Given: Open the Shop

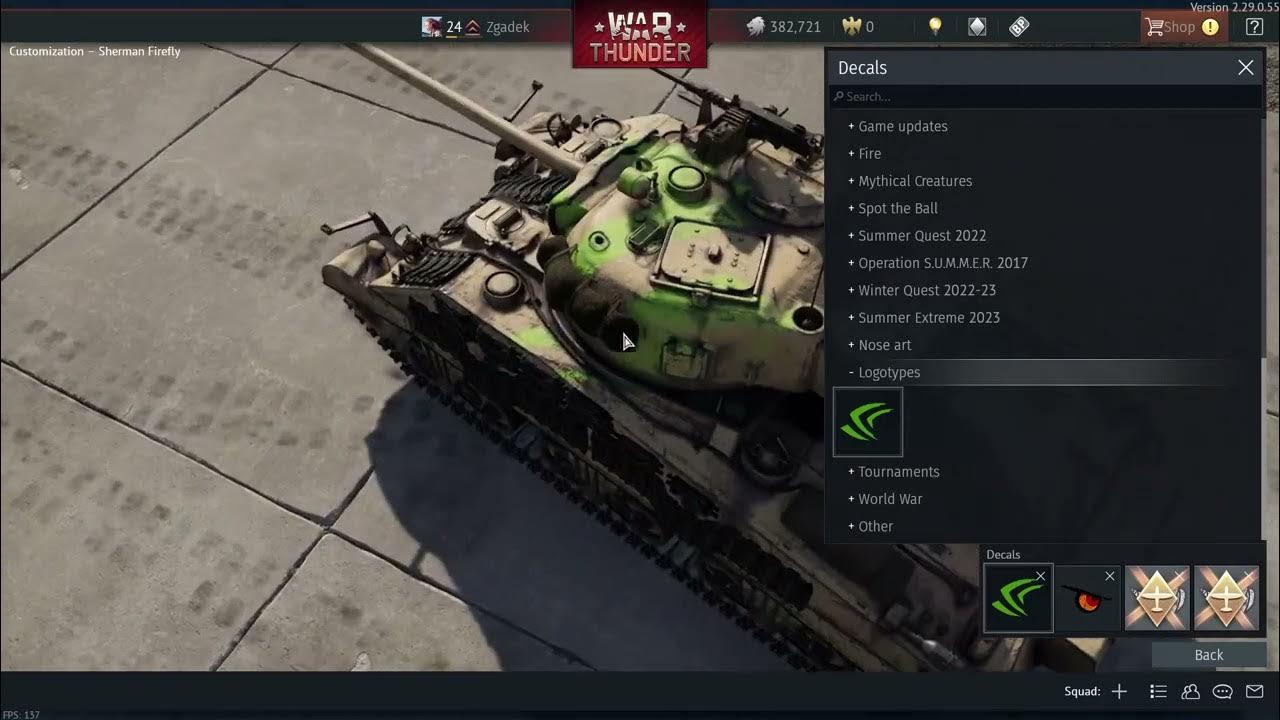Looking at the screenshot, I should (1183, 26).
